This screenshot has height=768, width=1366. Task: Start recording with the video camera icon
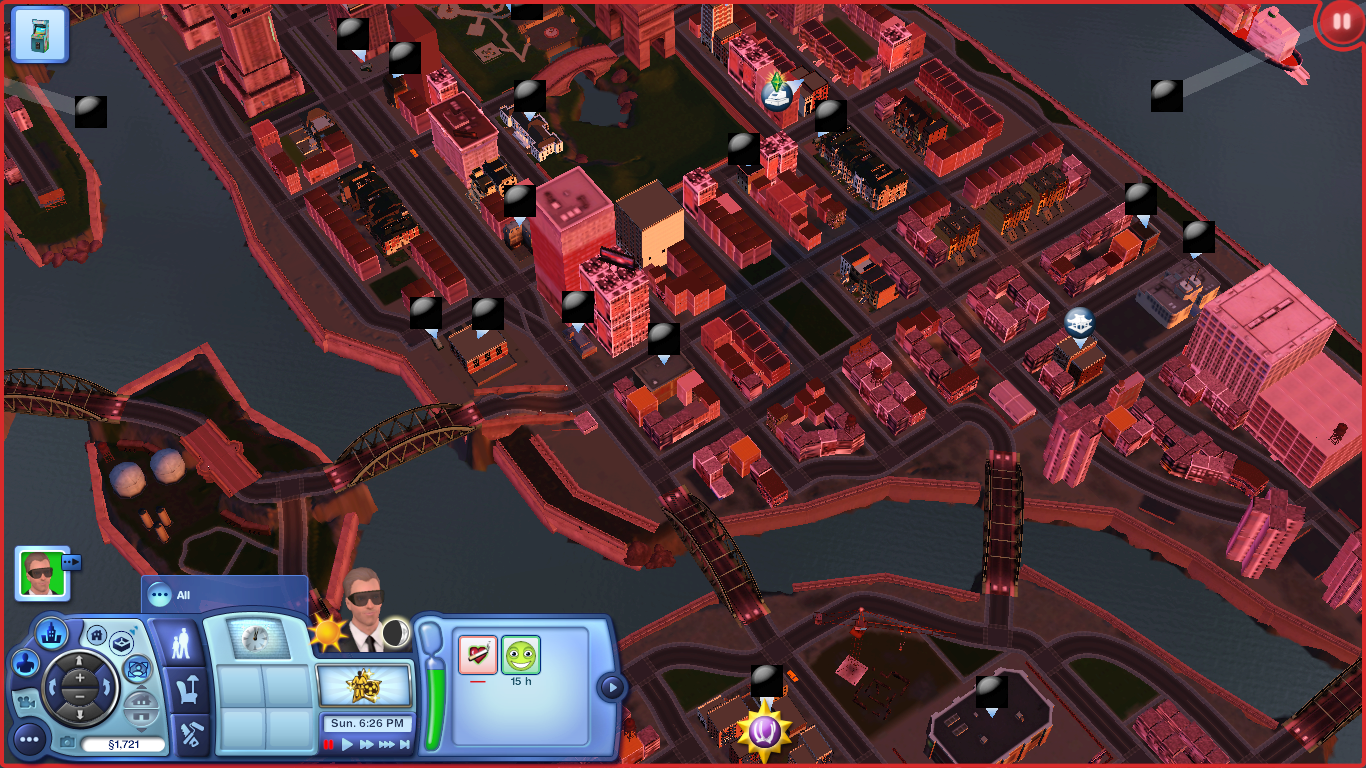[27, 703]
